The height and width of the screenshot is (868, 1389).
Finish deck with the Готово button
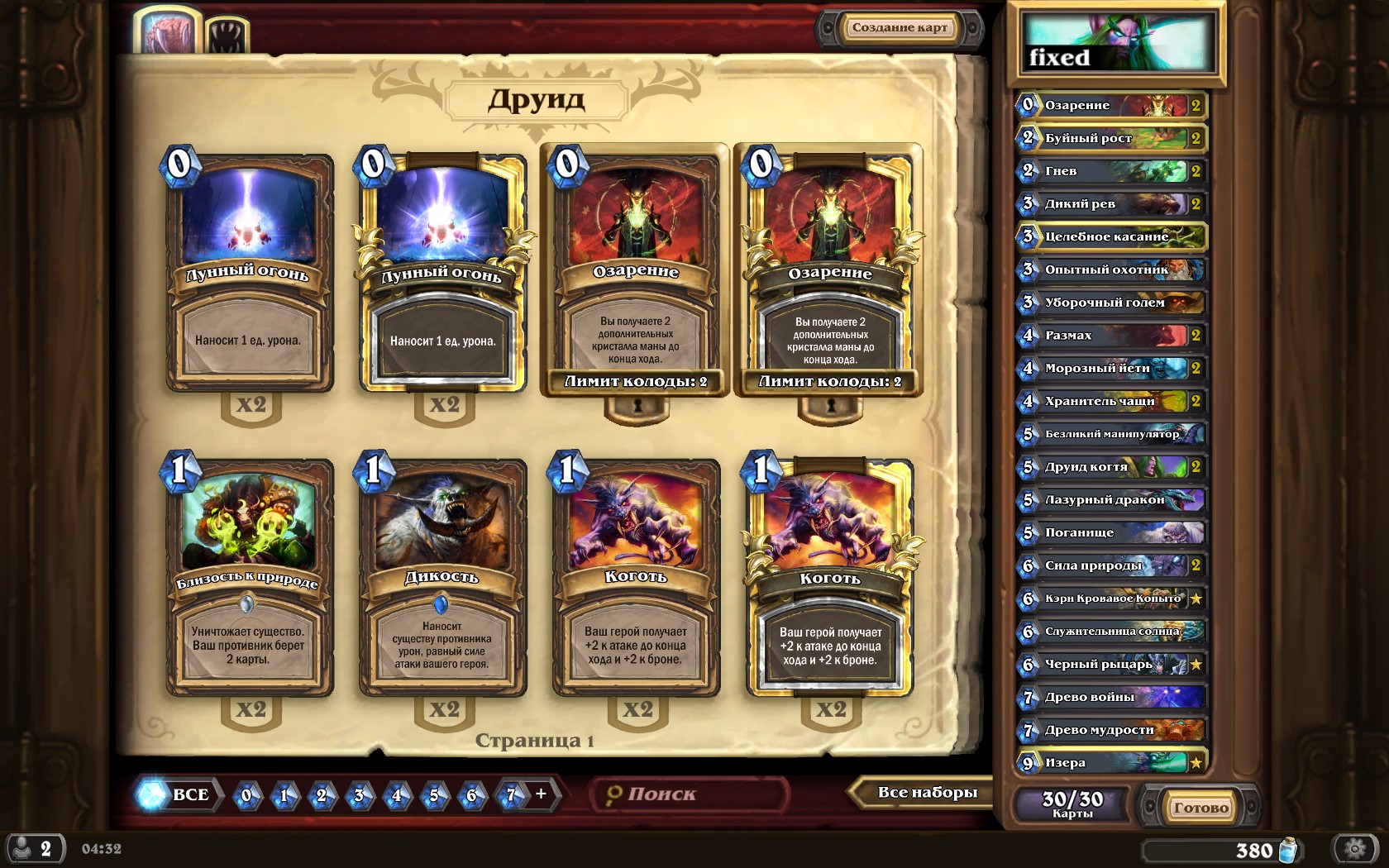1200,808
